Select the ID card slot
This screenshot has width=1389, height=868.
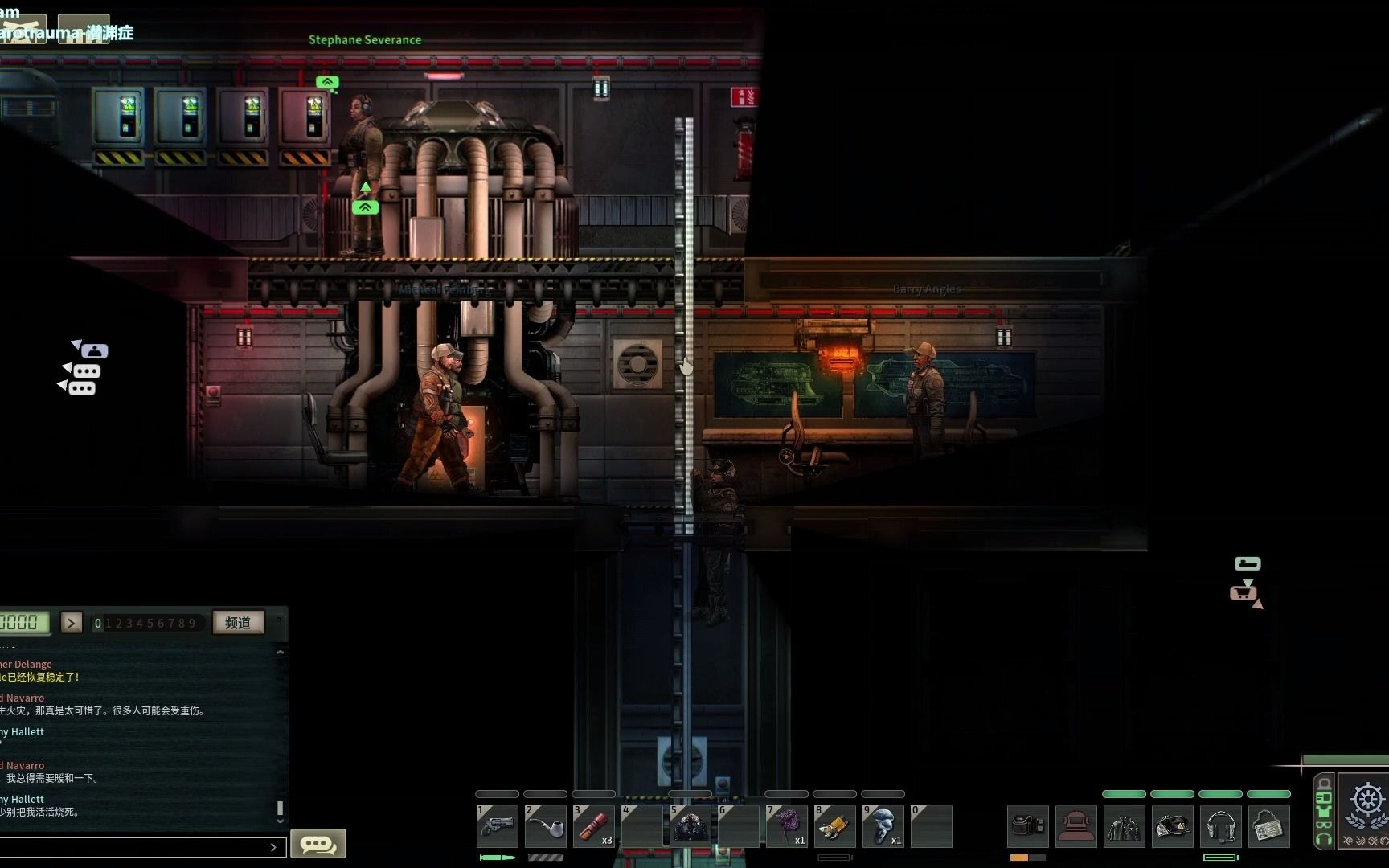pyautogui.click(x=1268, y=826)
